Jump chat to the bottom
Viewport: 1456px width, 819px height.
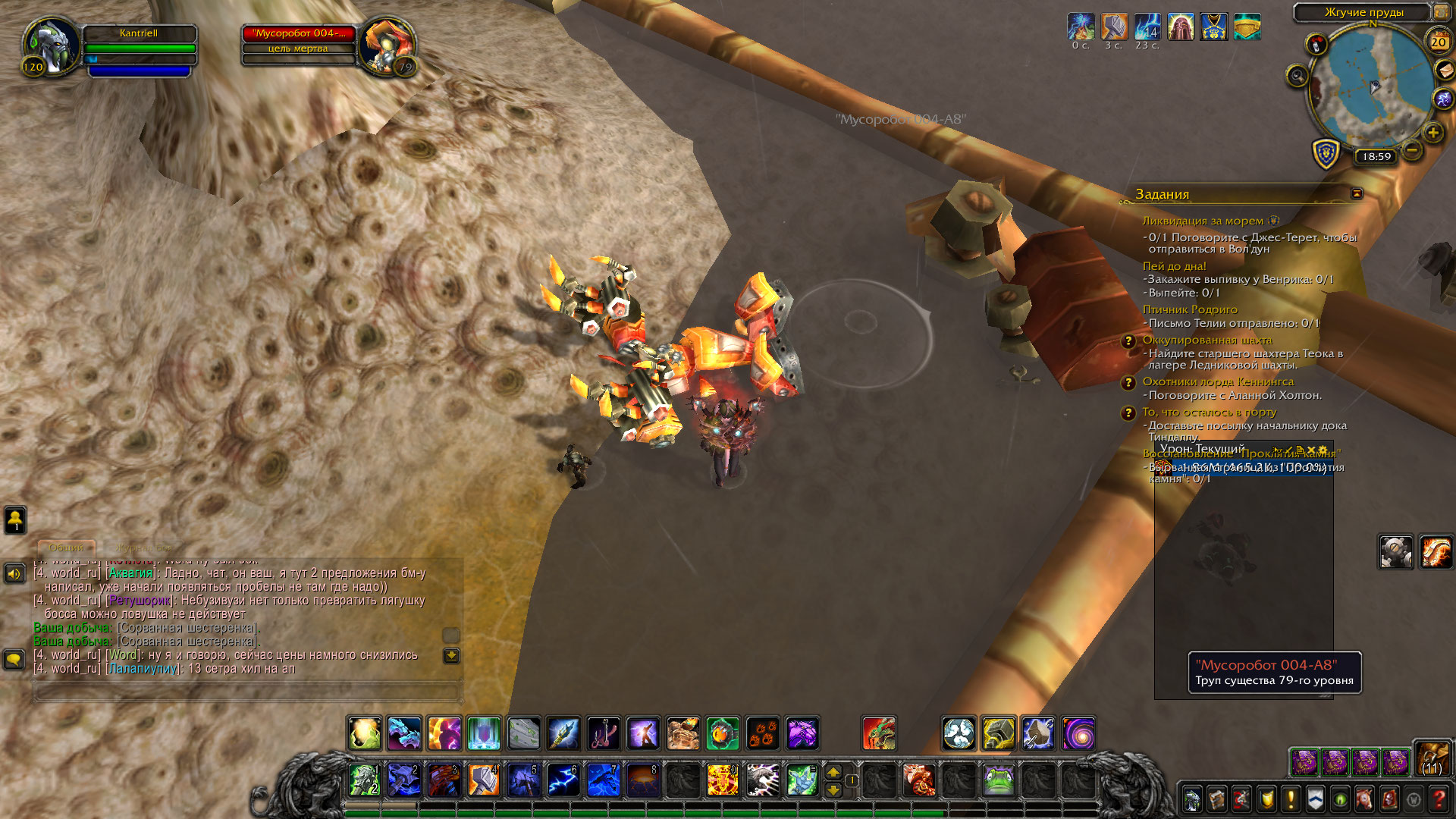pos(451,656)
